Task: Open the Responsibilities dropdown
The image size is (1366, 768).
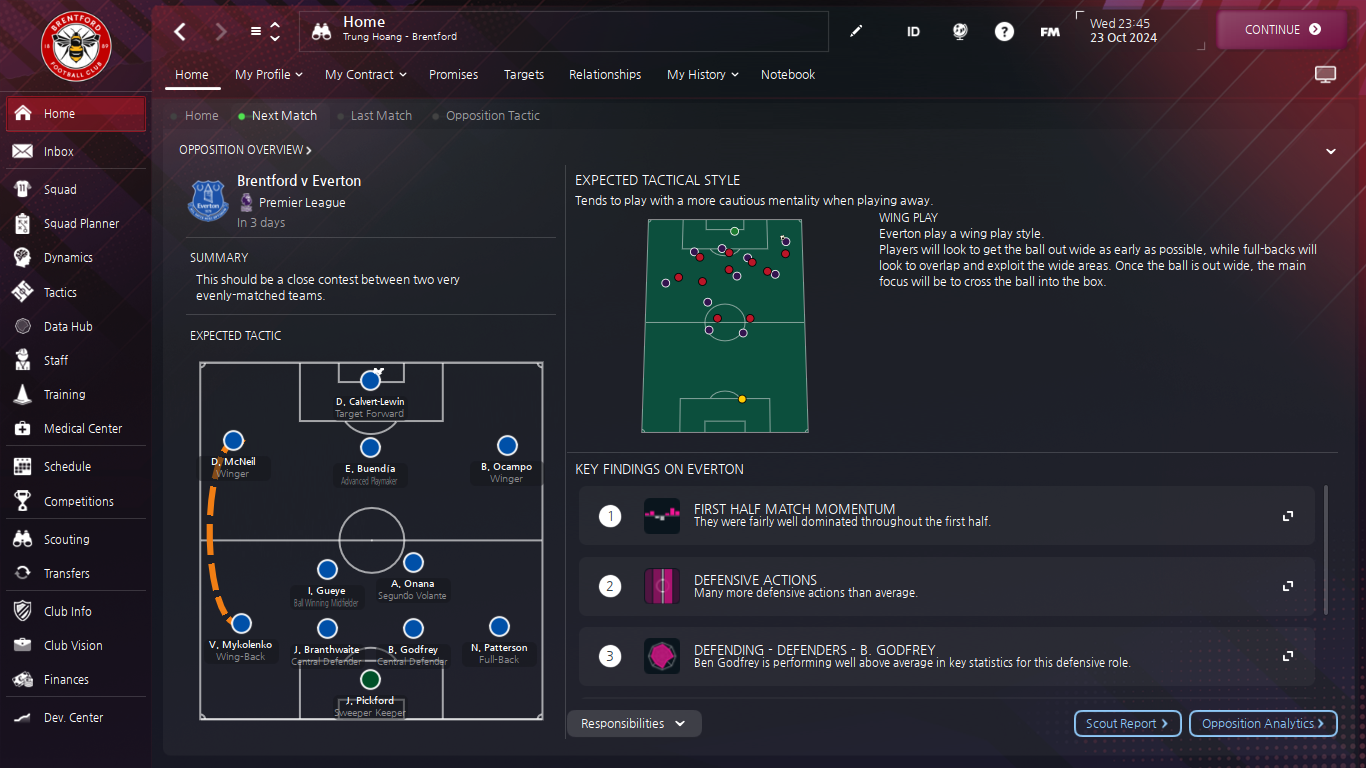Action: click(634, 724)
